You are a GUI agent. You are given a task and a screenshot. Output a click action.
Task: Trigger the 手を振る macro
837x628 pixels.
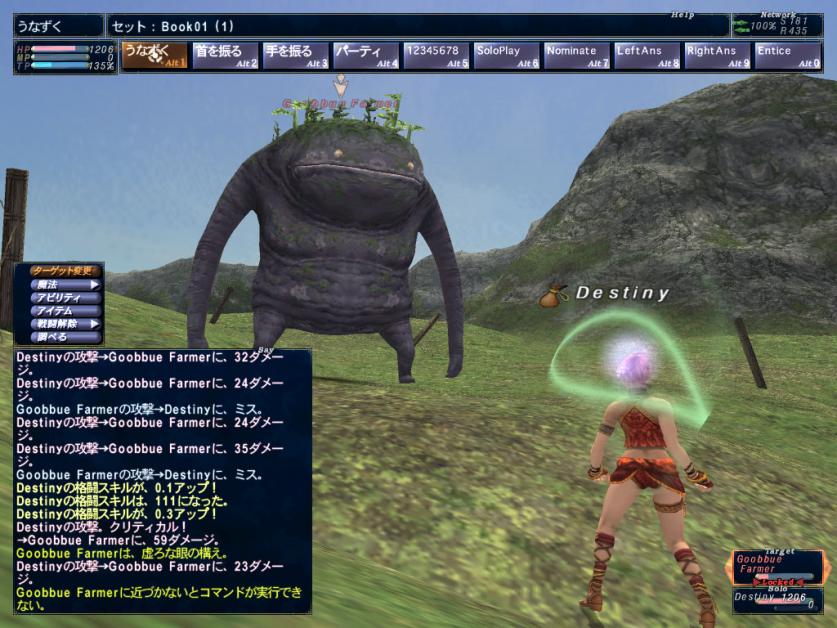coord(296,56)
